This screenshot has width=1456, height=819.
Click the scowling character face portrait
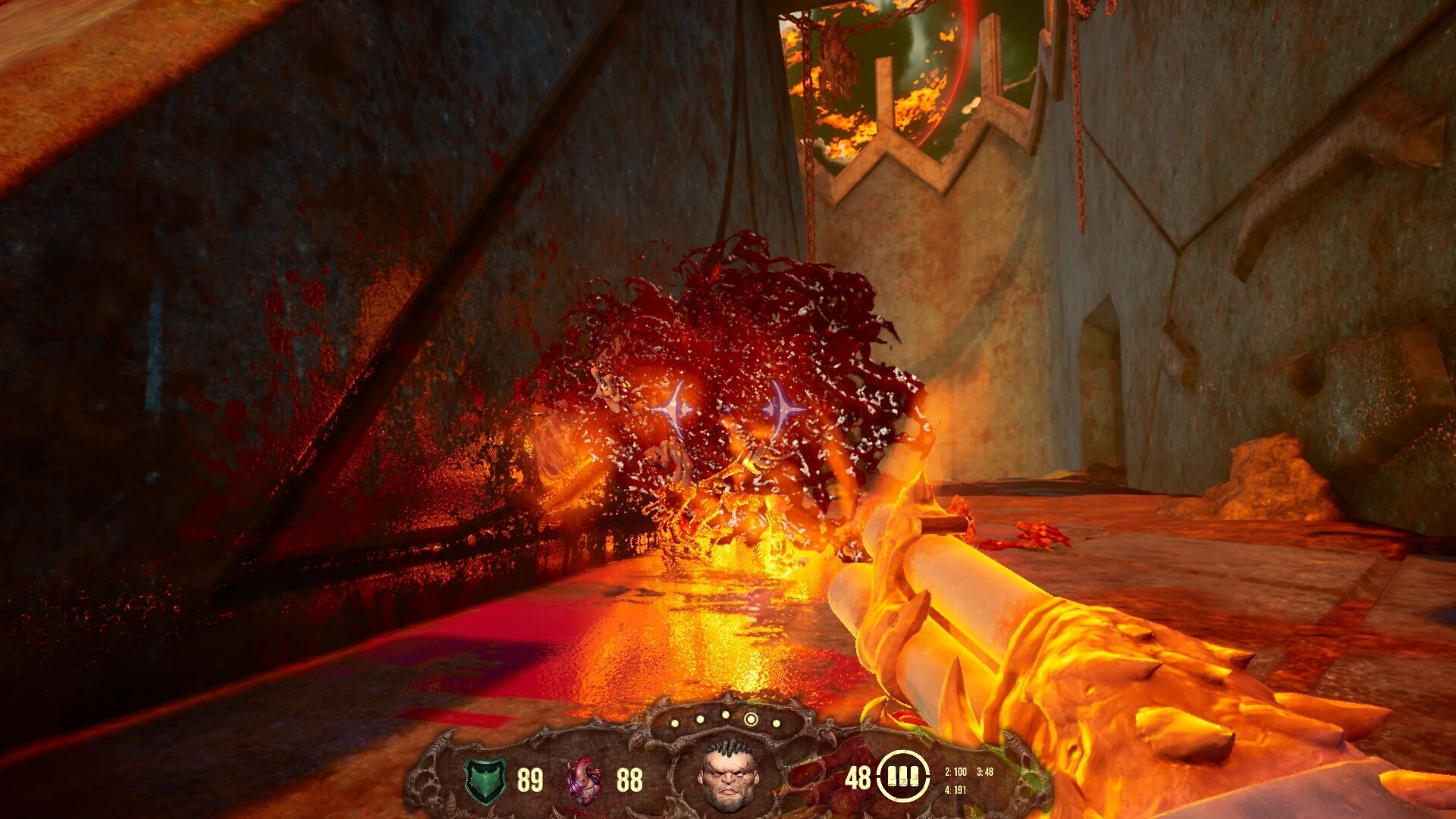(x=728, y=774)
